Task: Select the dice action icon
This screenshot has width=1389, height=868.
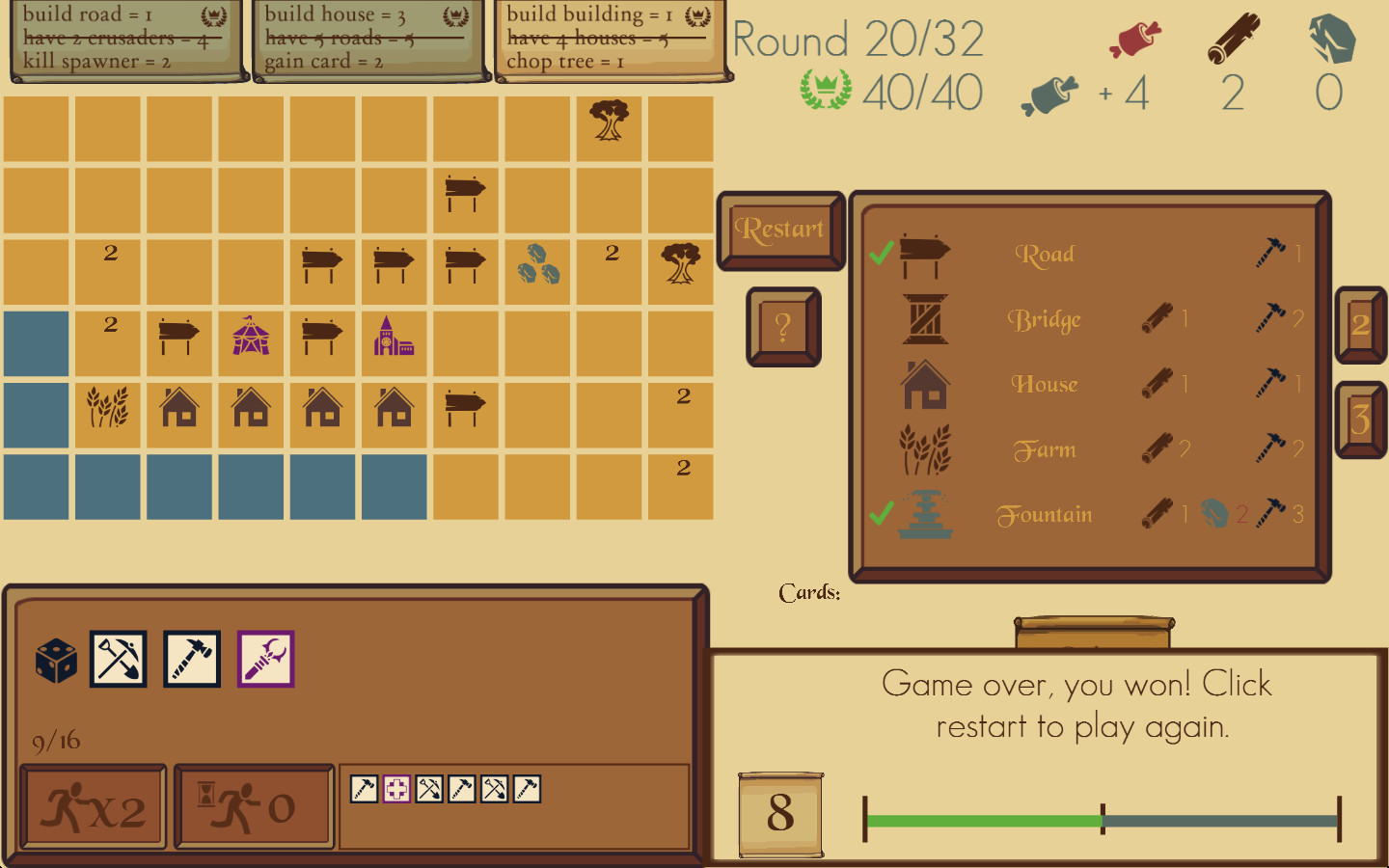Action: coord(55,660)
